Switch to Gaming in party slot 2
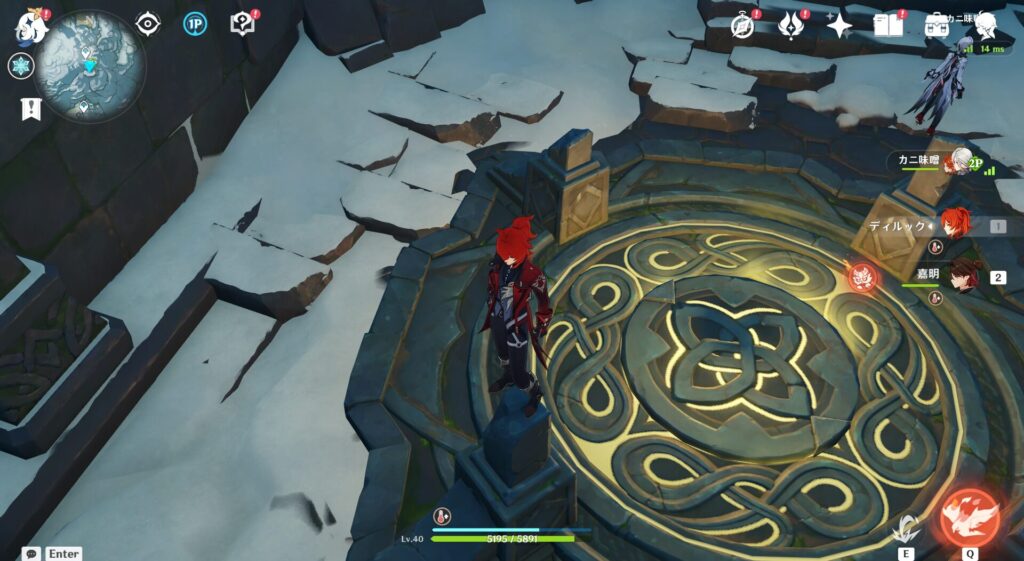Screen dimensions: 1024x561 coord(965,277)
